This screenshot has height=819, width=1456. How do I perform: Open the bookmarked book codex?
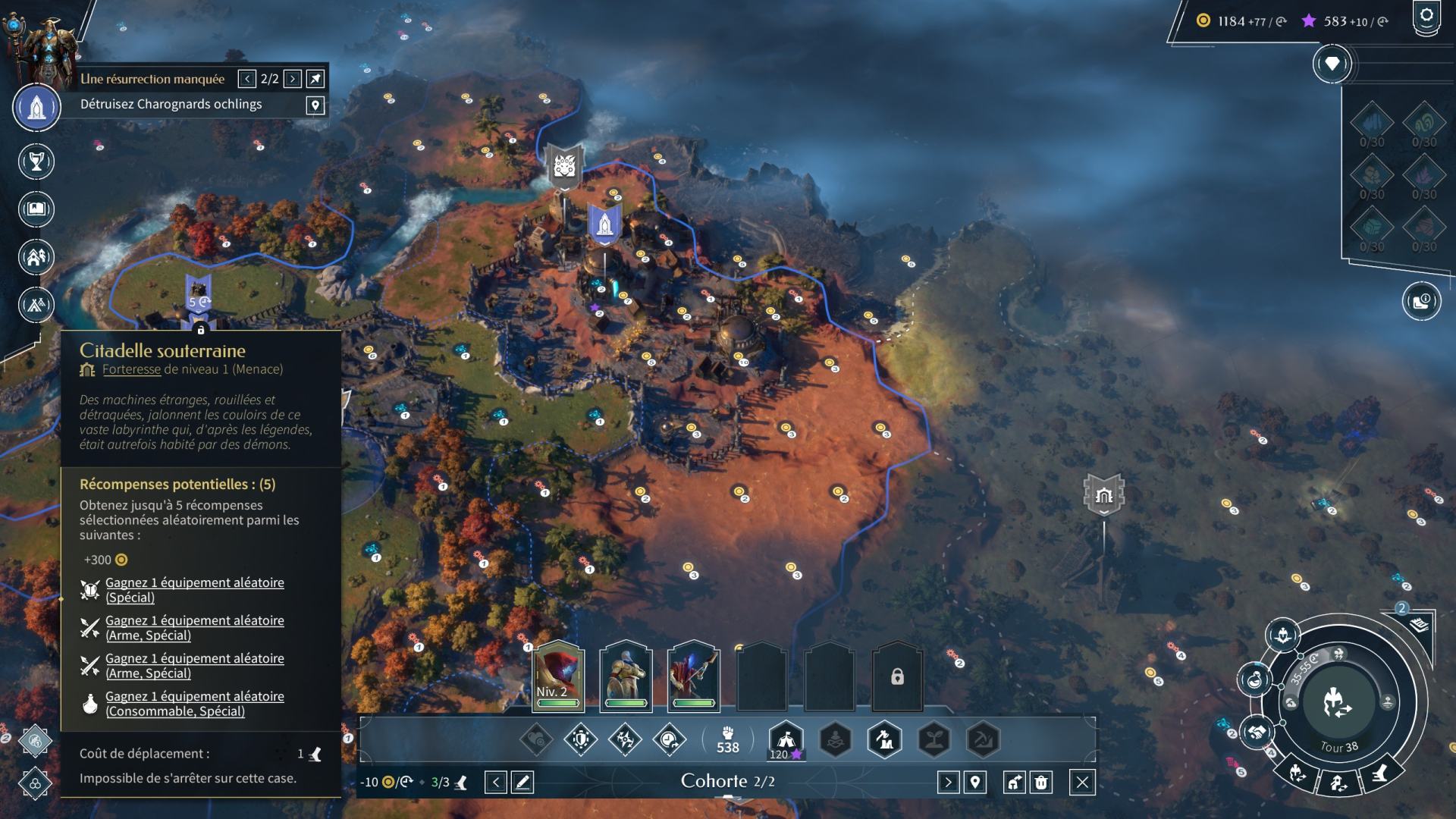click(36, 209)
